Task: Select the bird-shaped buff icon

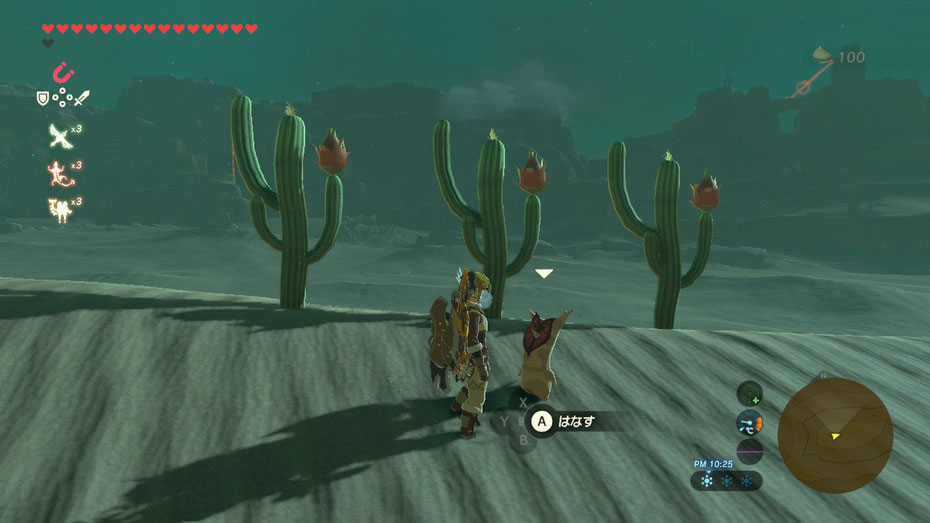Action: click(x=58, y=135)
